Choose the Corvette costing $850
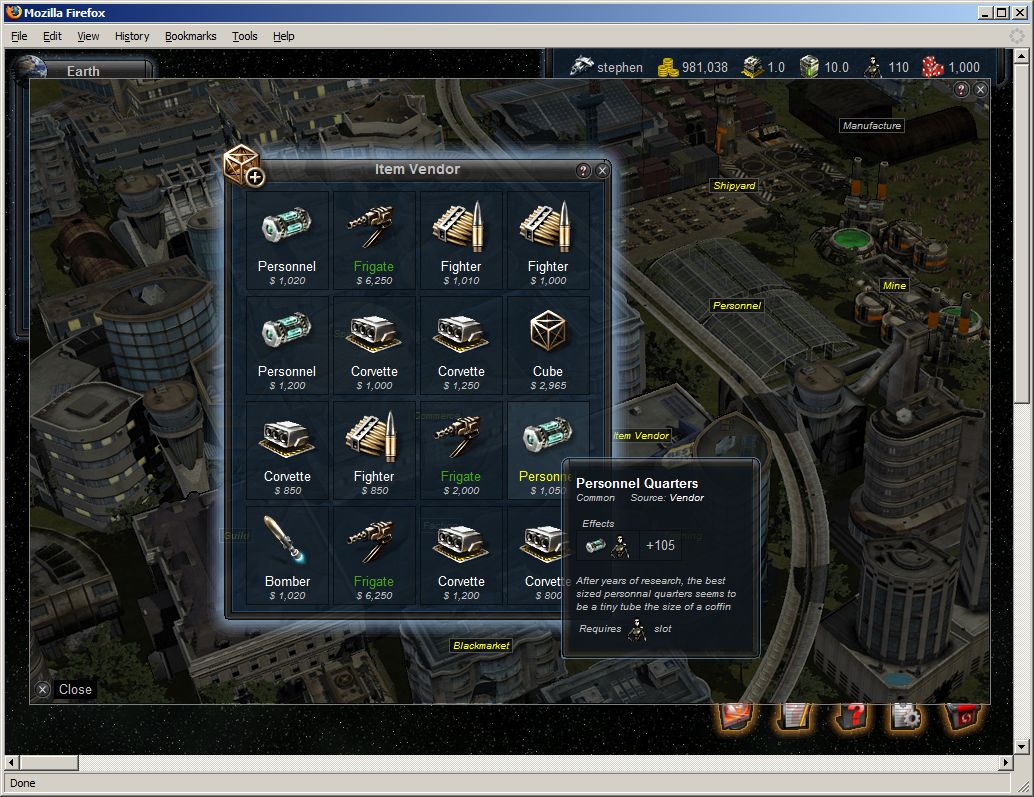The width and height of the screenshot is (1034, 797). (287, 451)
